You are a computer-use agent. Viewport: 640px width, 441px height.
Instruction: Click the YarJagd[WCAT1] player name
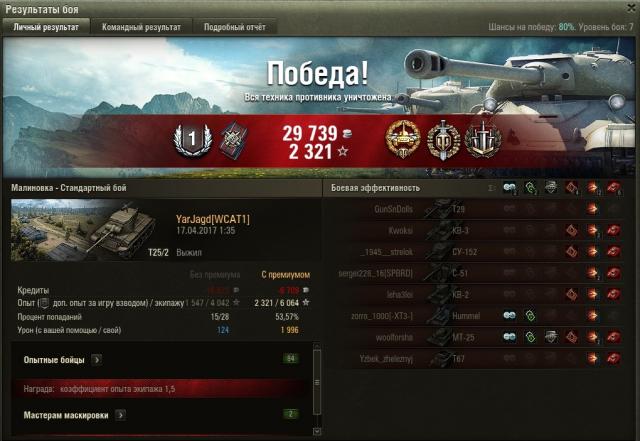tap(212, 218)
